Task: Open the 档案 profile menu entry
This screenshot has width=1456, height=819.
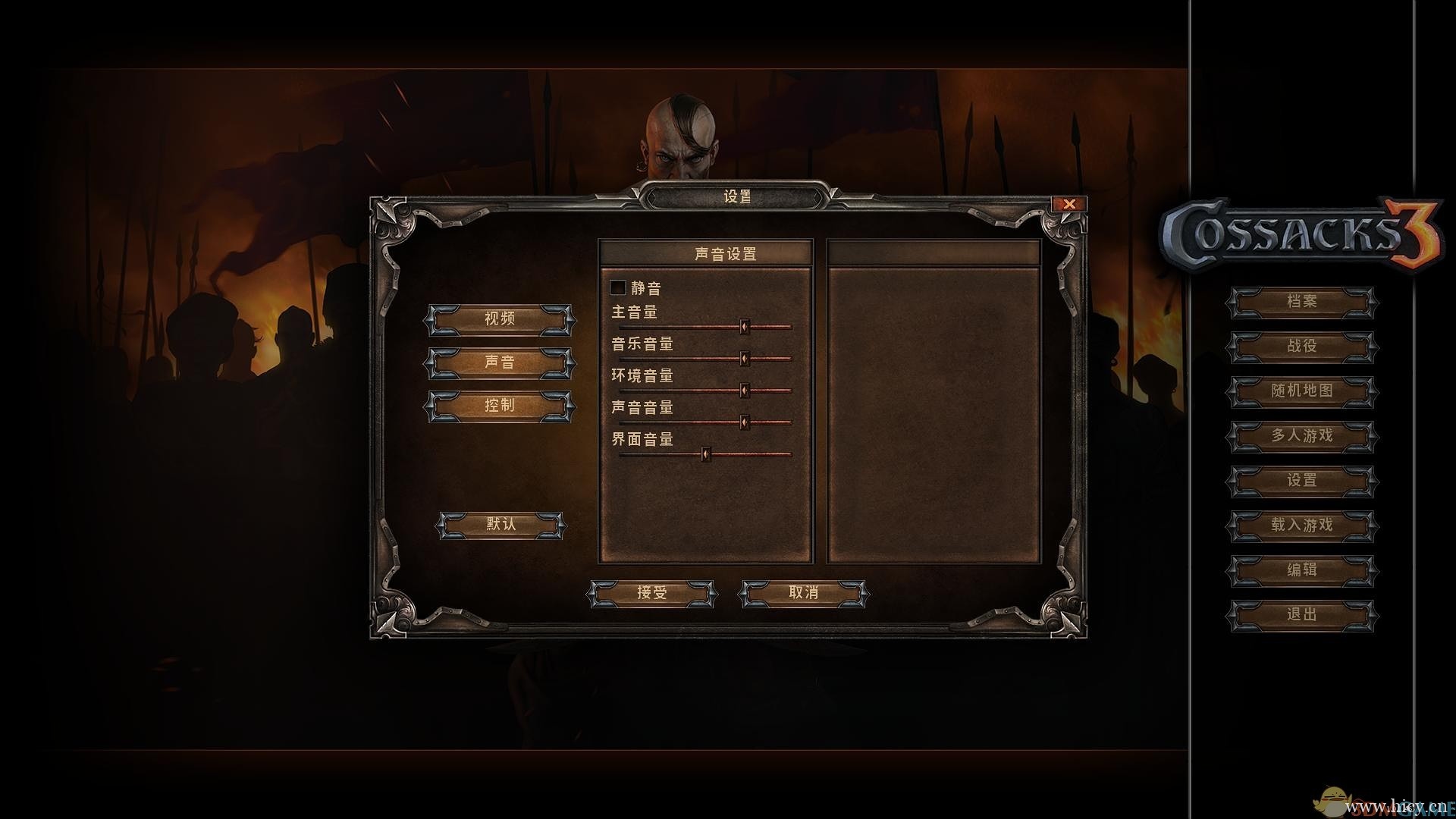Action: click(x=1301, y=302)
